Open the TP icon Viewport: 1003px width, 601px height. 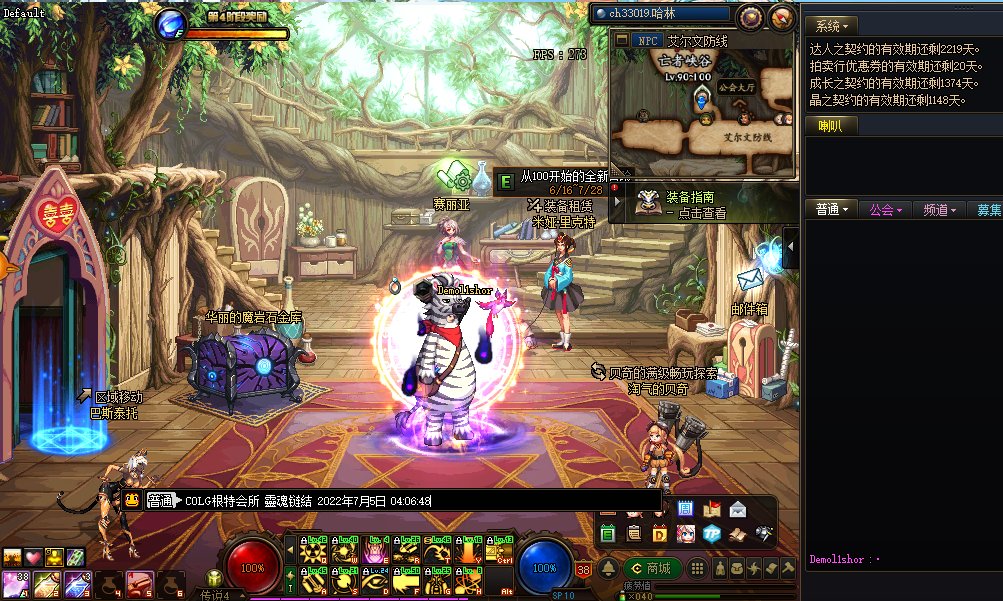[x=711, y=533]
